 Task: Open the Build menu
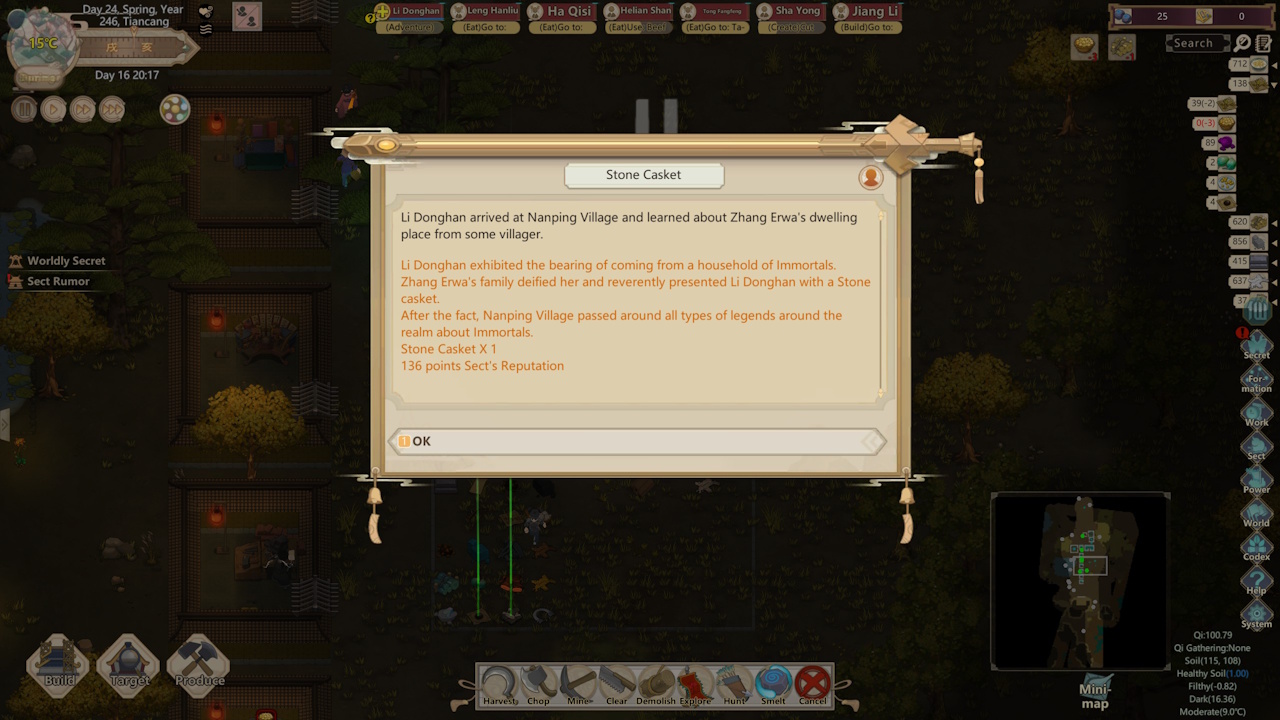59,664
